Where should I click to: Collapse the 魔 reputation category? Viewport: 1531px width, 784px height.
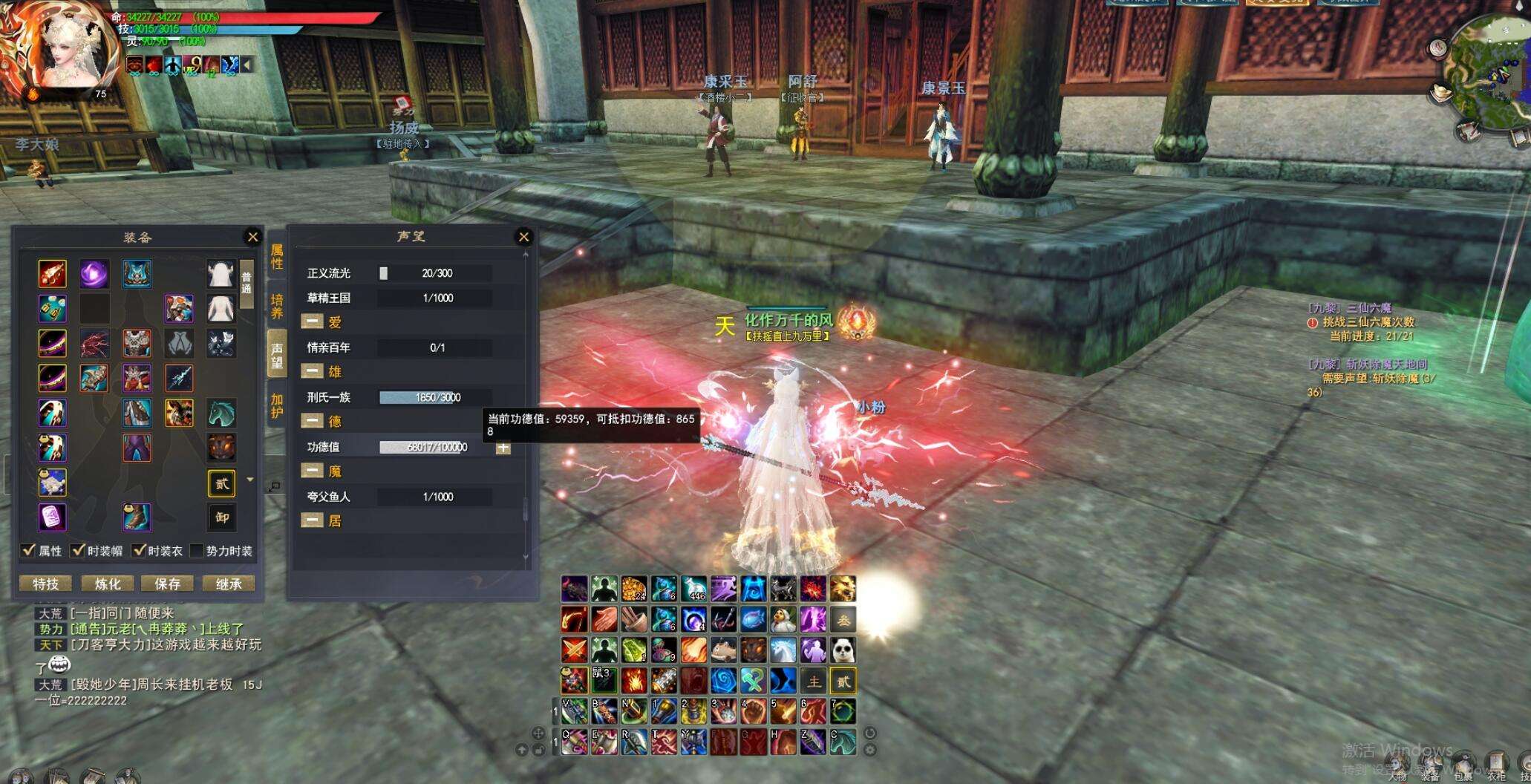[312, 471]
